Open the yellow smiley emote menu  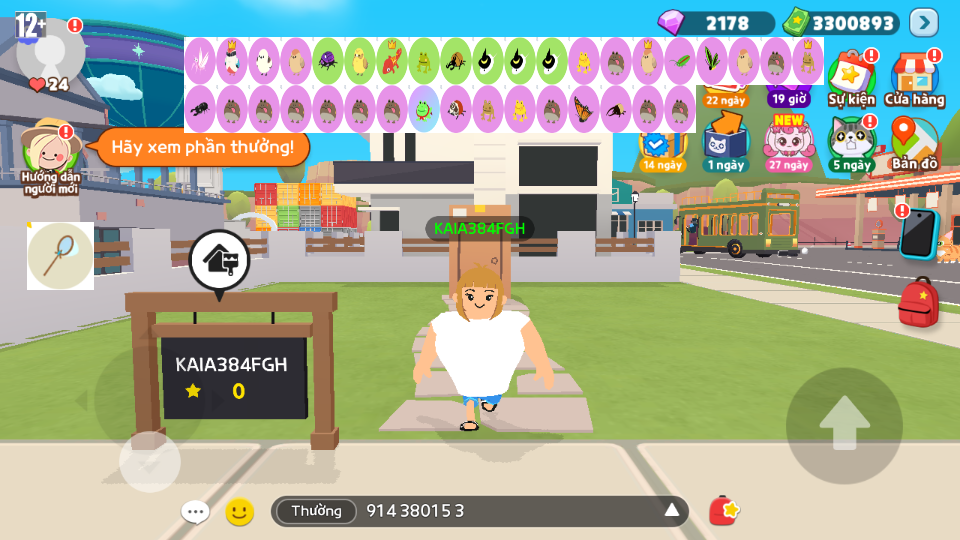[239, 512]
